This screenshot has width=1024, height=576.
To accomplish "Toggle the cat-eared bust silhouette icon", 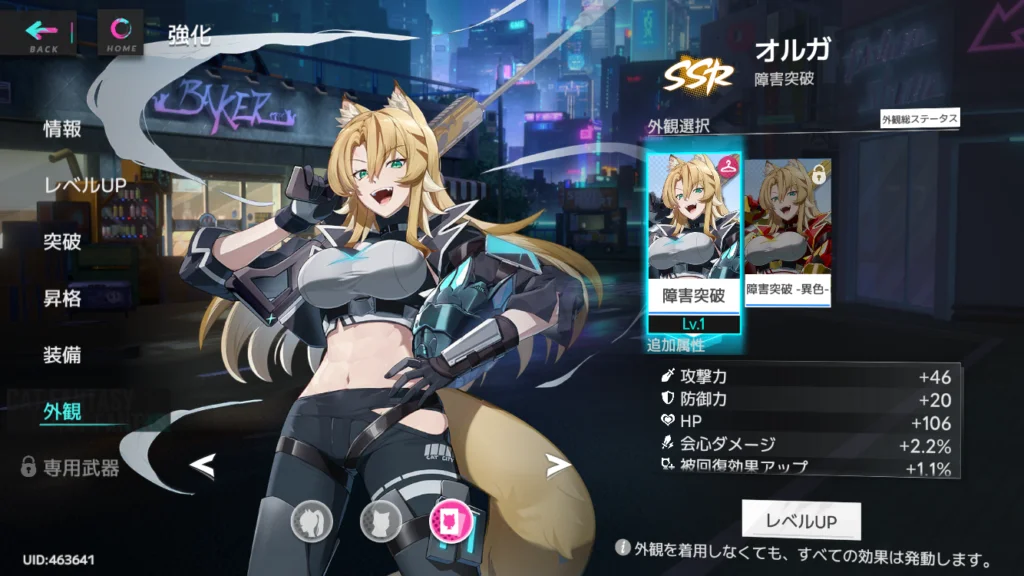I will 380,519.
